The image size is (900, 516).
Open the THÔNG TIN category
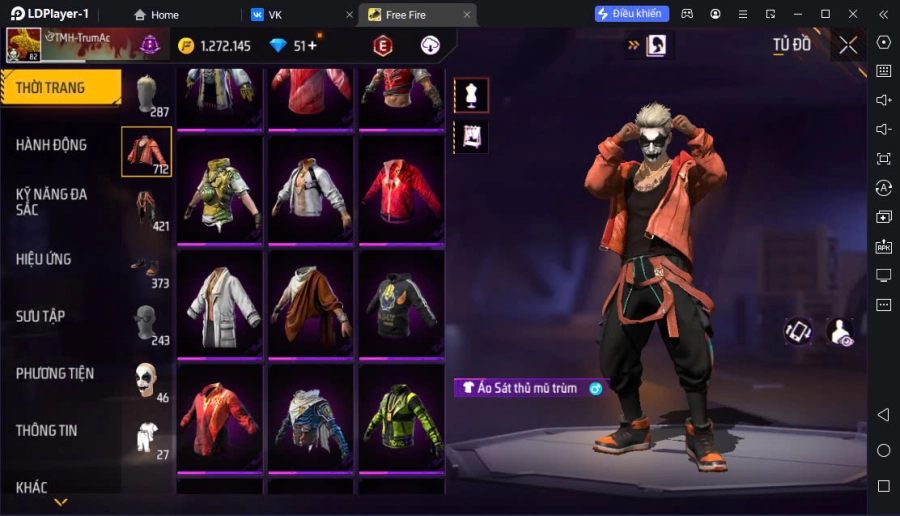click(x=47, y=430)
